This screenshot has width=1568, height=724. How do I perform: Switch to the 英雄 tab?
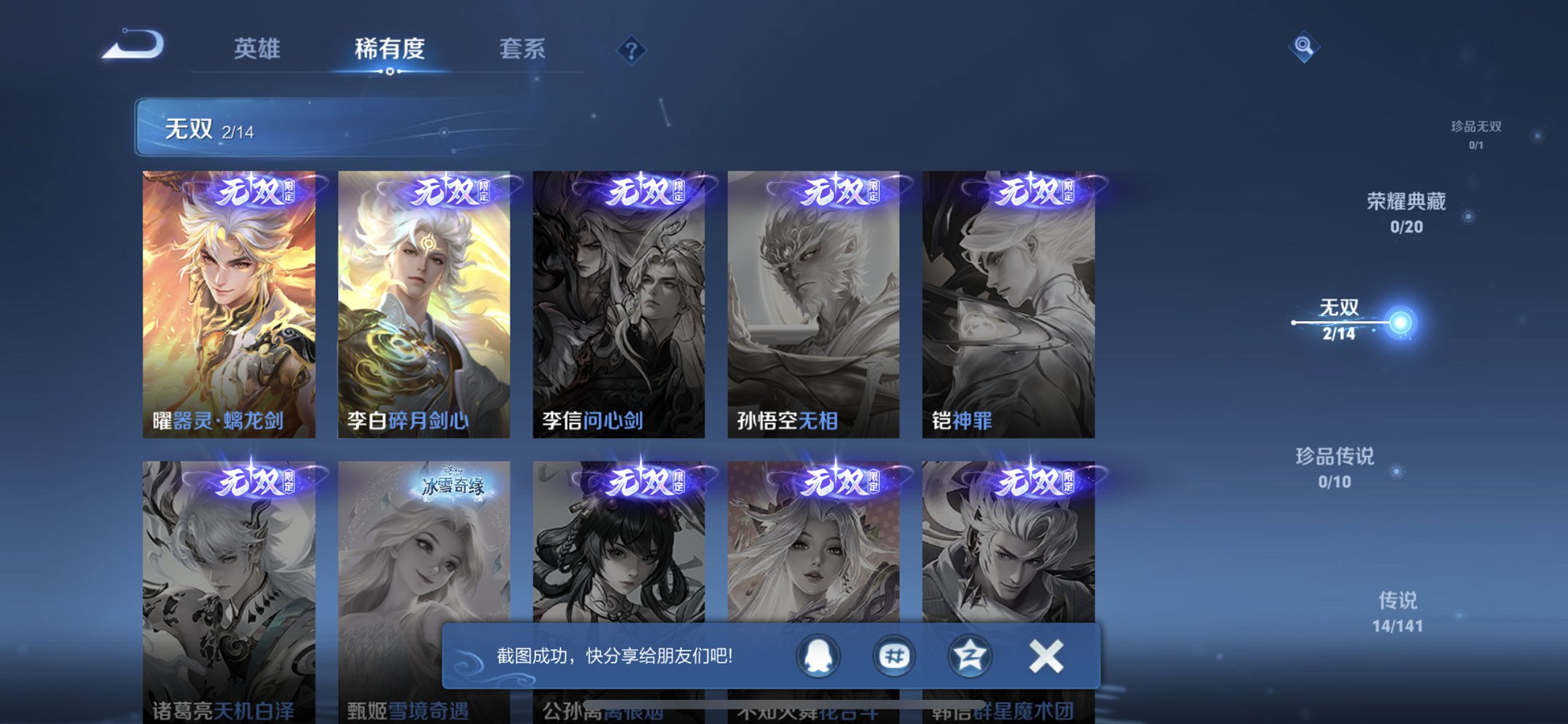[256, 50]
